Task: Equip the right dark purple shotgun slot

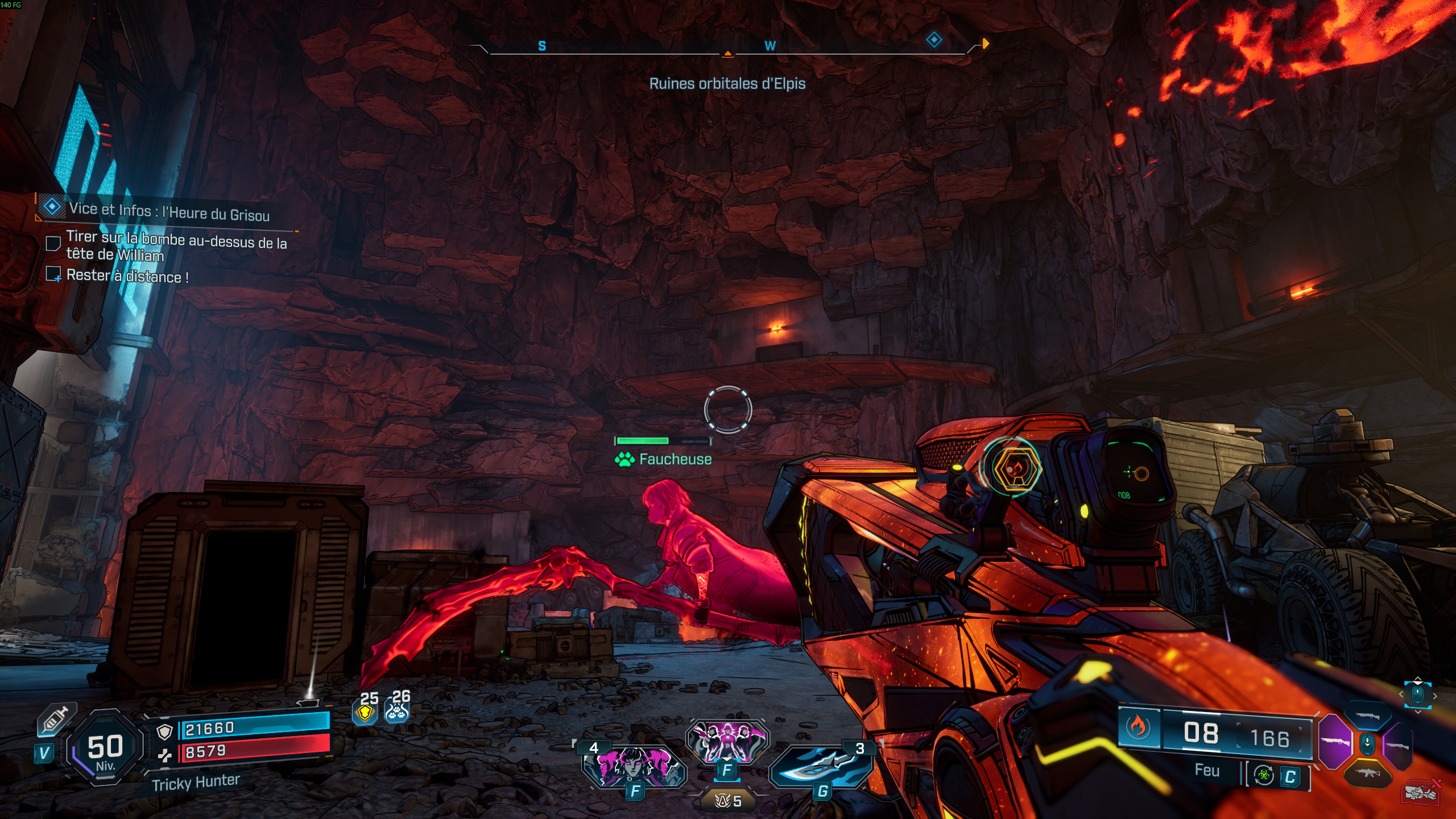Action: pos(1397,745)
